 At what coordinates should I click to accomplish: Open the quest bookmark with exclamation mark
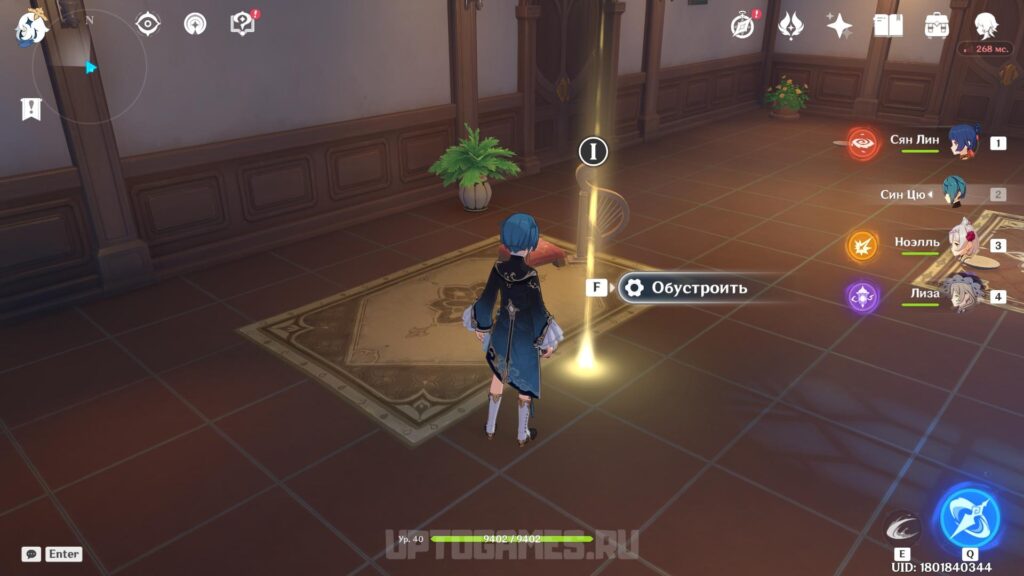click(x=31, y=109)
